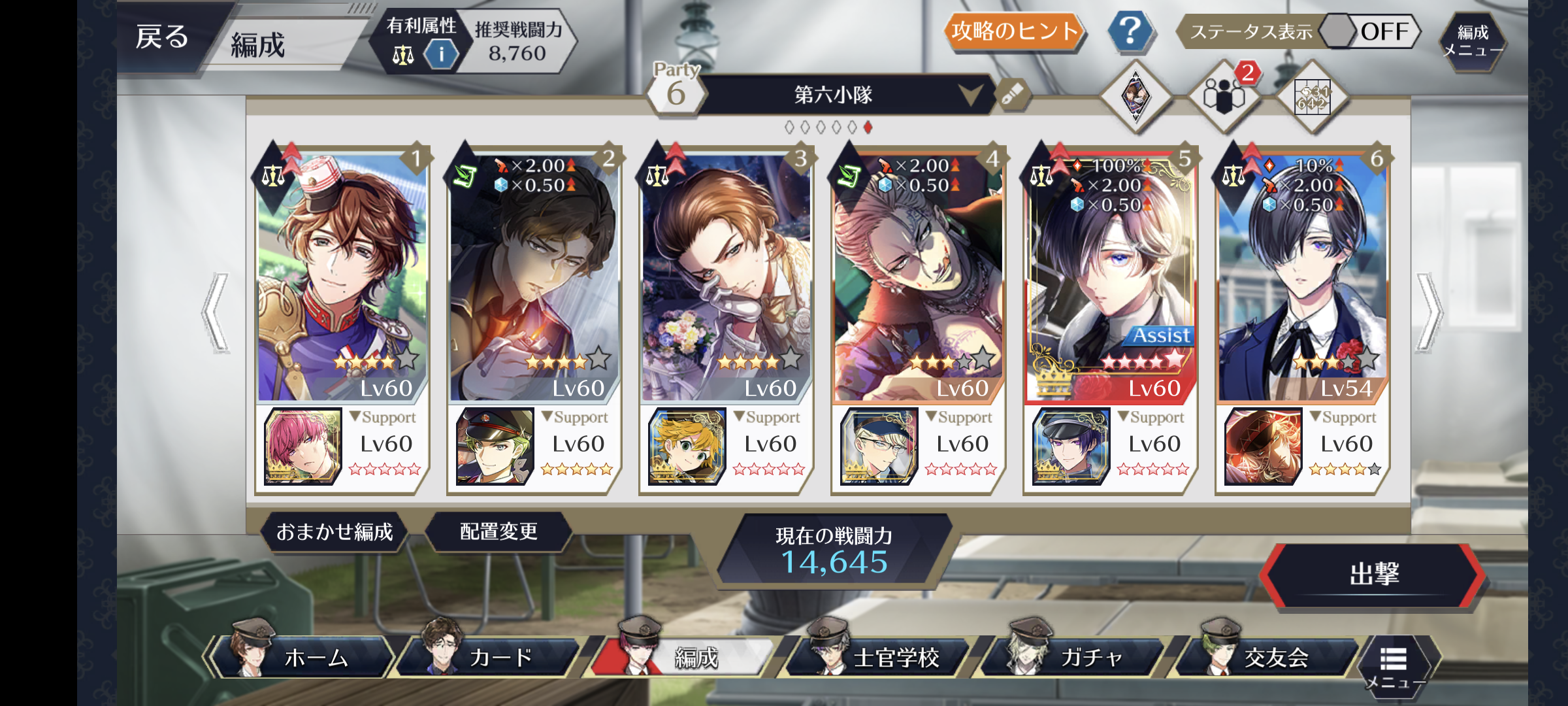The width and height of the screenshot is (1568, 706).
Task: Go back with the 戻る button
Action: tap(162, 38)
